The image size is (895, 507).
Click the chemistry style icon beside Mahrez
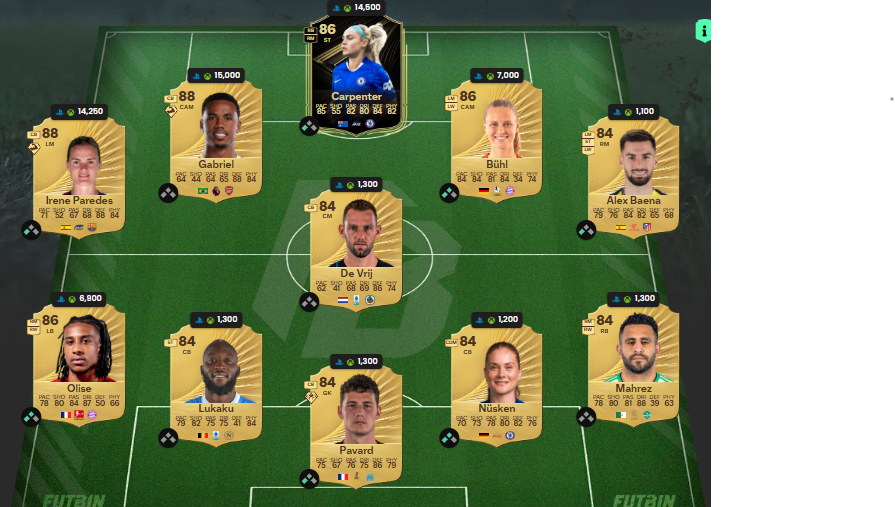[586, 416]
